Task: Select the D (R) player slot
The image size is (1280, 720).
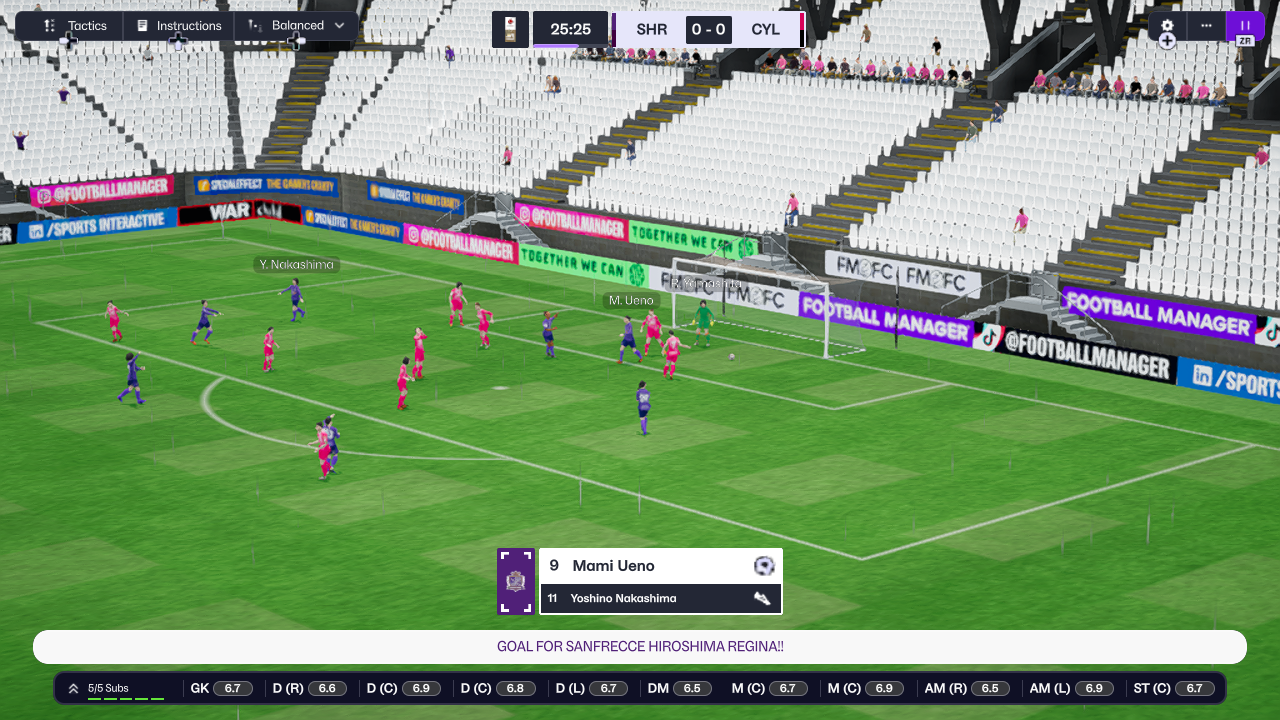Action: coord(308,688)
